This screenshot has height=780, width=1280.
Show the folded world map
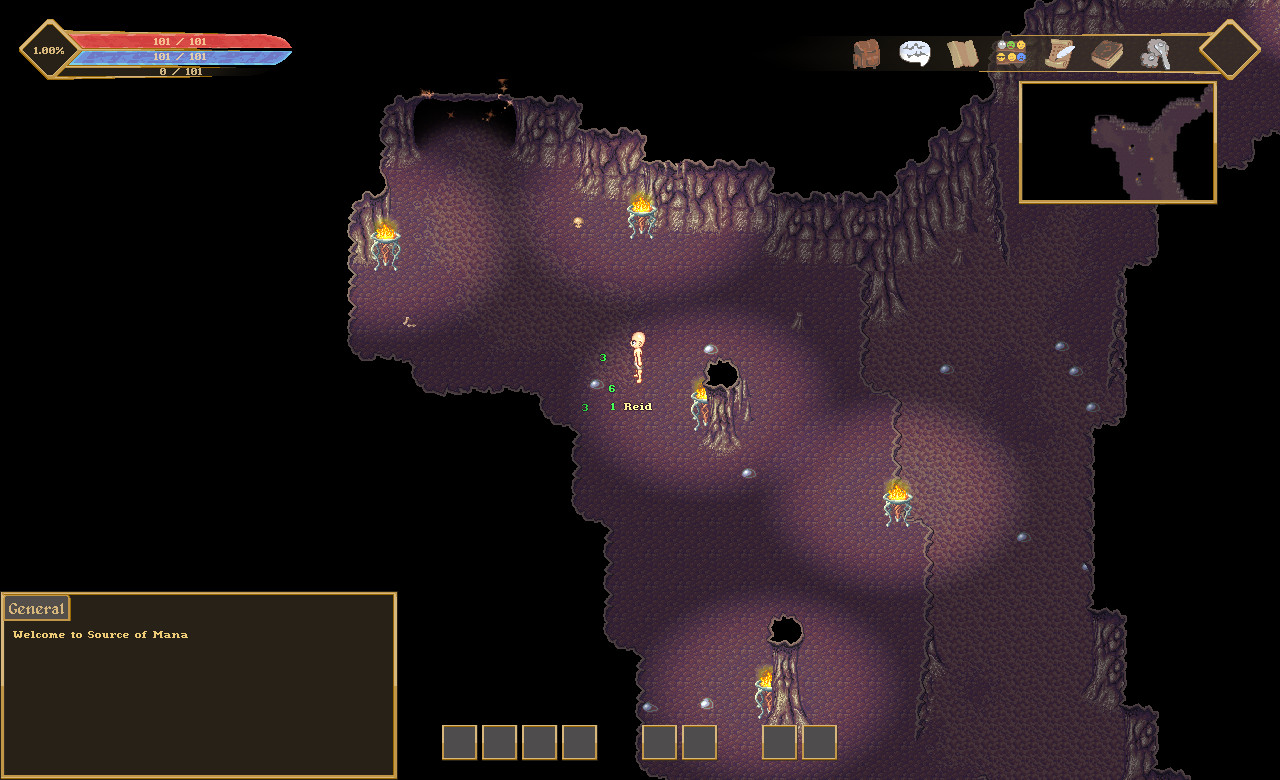tap(963, 53)
